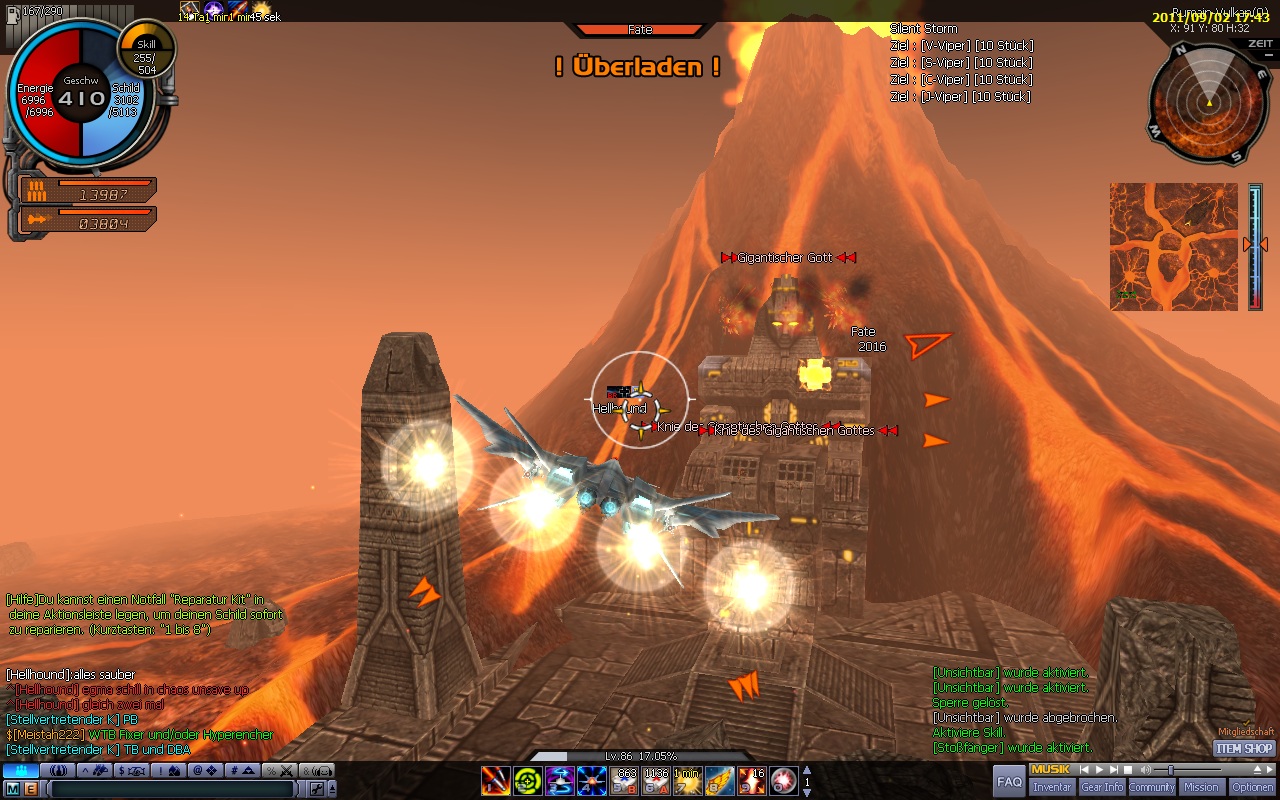This screenshot has width=1280, height=800.
Task: Open the Community menu
Action: (x=1152, y=787)
